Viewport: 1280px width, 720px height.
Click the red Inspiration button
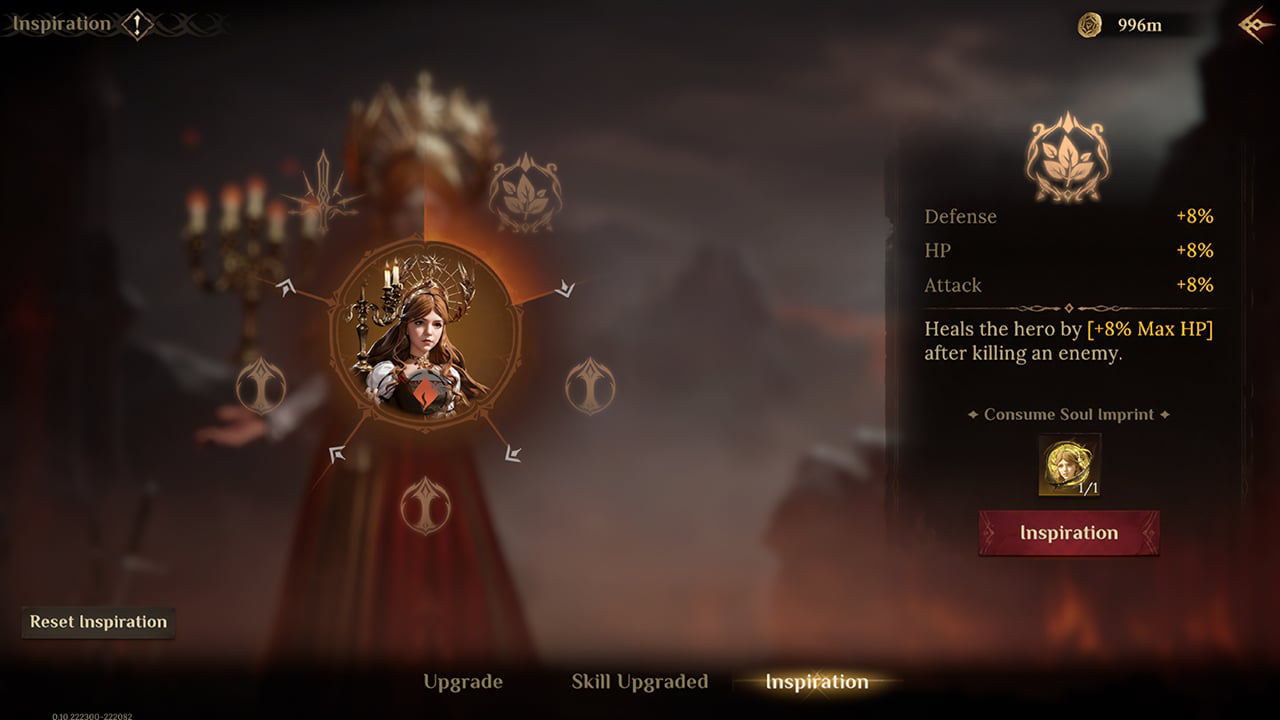1069,533
